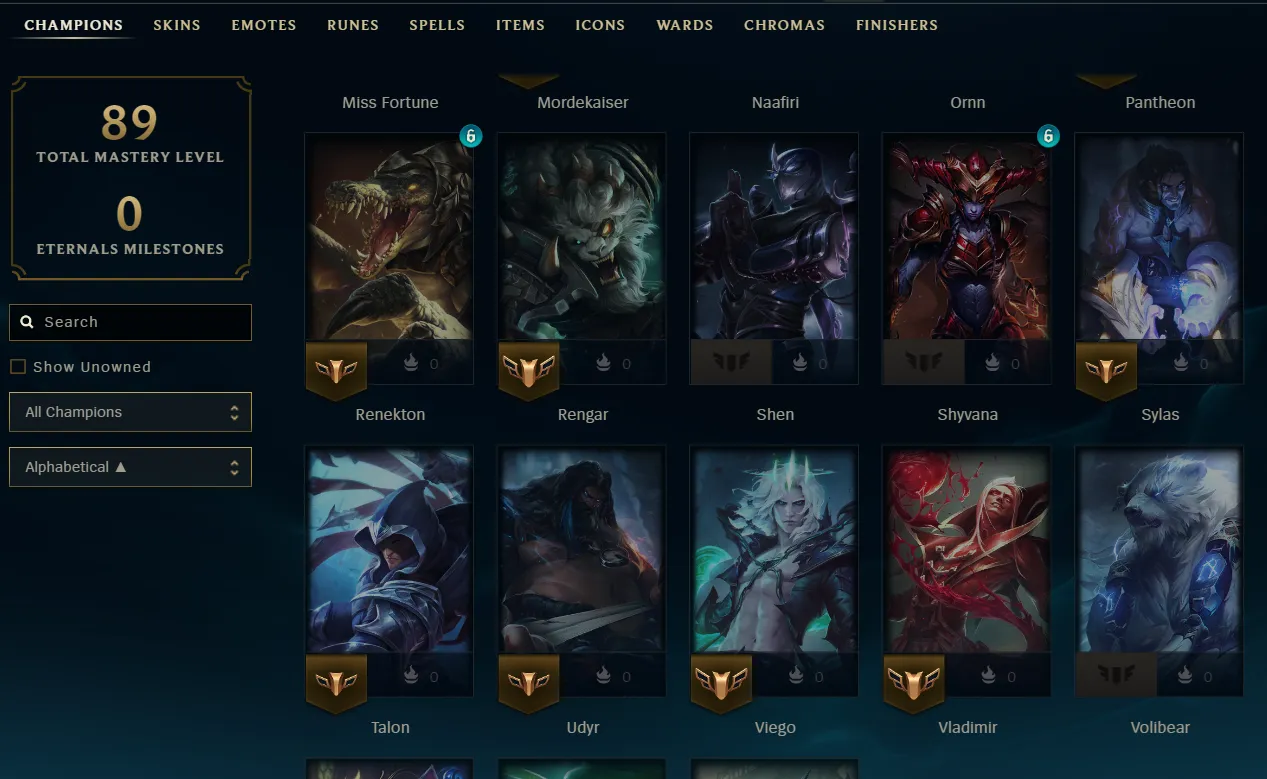The width and height of the screenshot is (1267, 779).
Task: Select the Talon champion card
Action: [389, 560]
